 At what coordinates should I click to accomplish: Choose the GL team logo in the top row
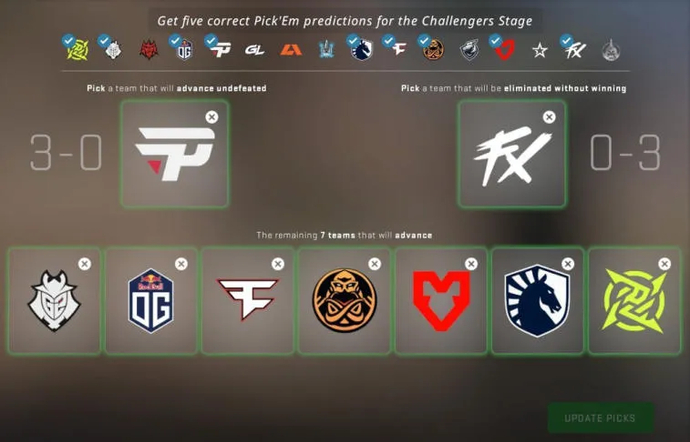click(x=255, y=49)
